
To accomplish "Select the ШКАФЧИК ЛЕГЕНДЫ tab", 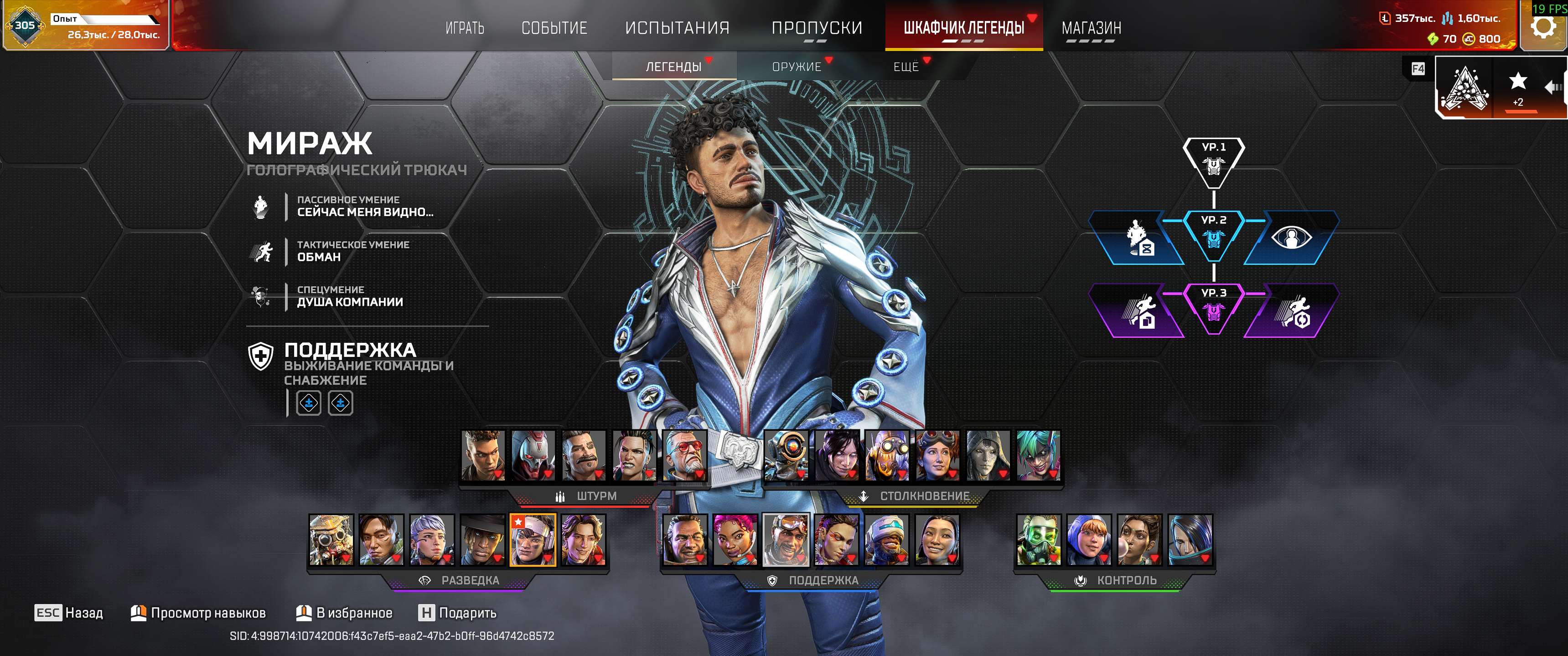I will coord(963,28).
